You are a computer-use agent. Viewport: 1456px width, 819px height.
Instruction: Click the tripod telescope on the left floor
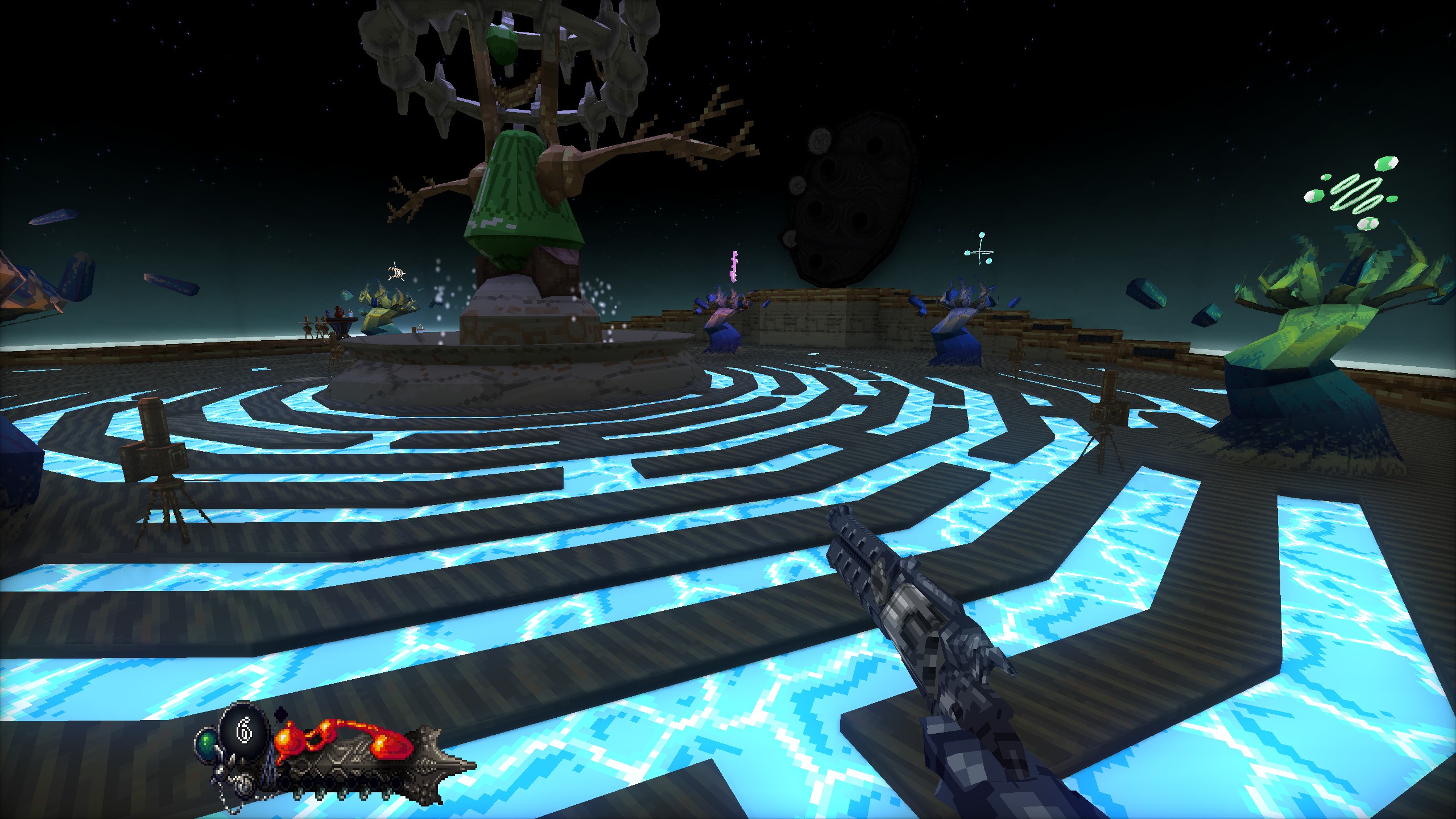tap(154, 461)
